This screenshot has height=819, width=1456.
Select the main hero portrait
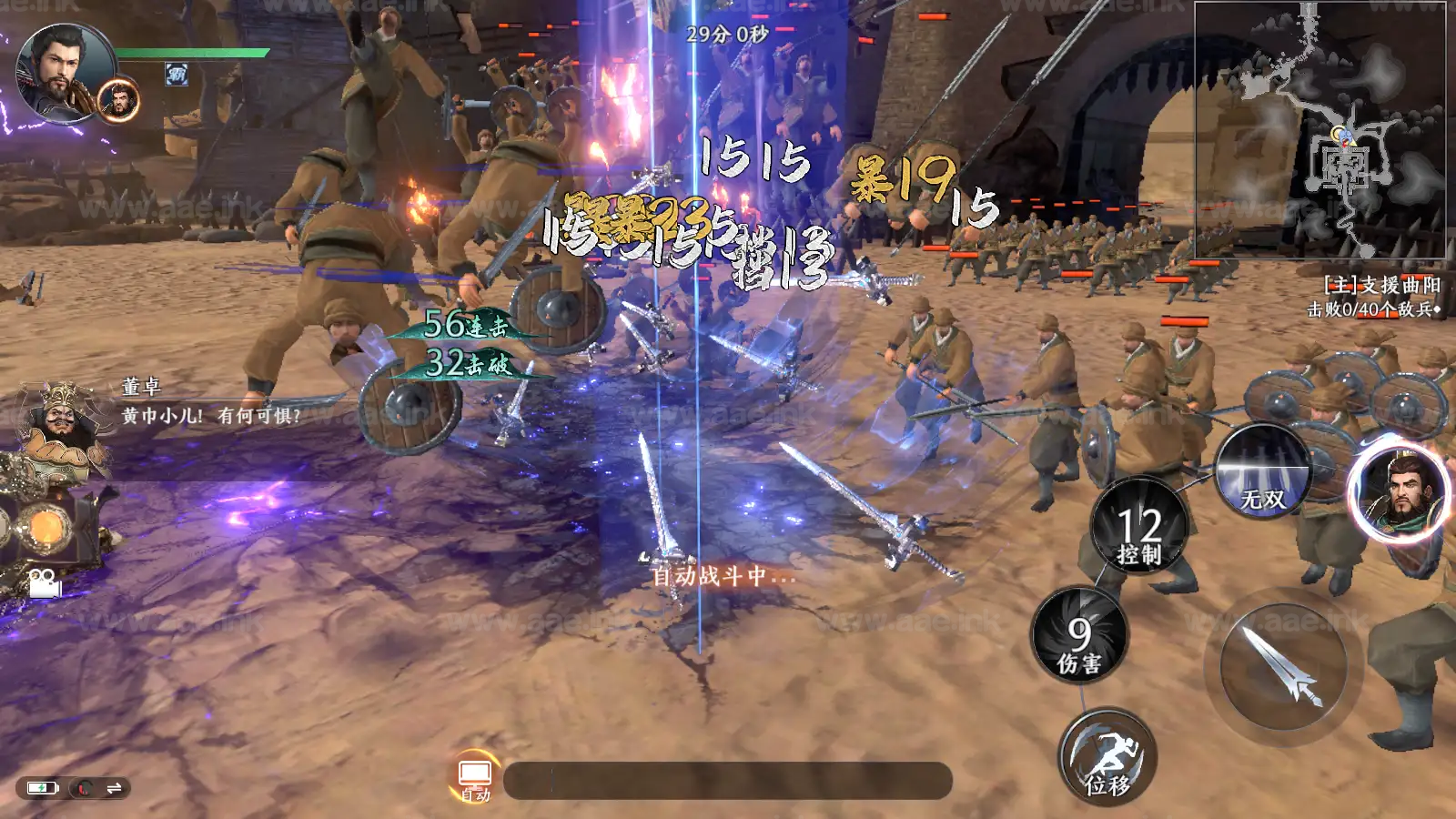pyautogui.click(x=64, y=73)
